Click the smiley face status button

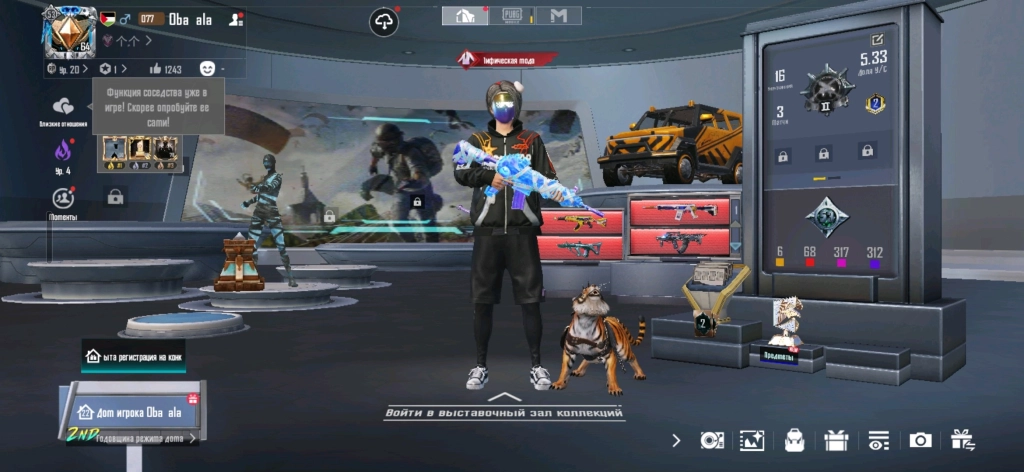coord(208,69)
